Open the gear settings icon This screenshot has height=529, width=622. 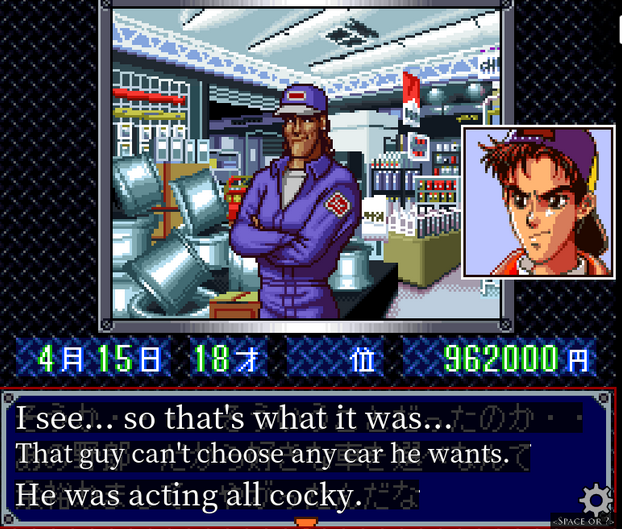pos(596,498)
